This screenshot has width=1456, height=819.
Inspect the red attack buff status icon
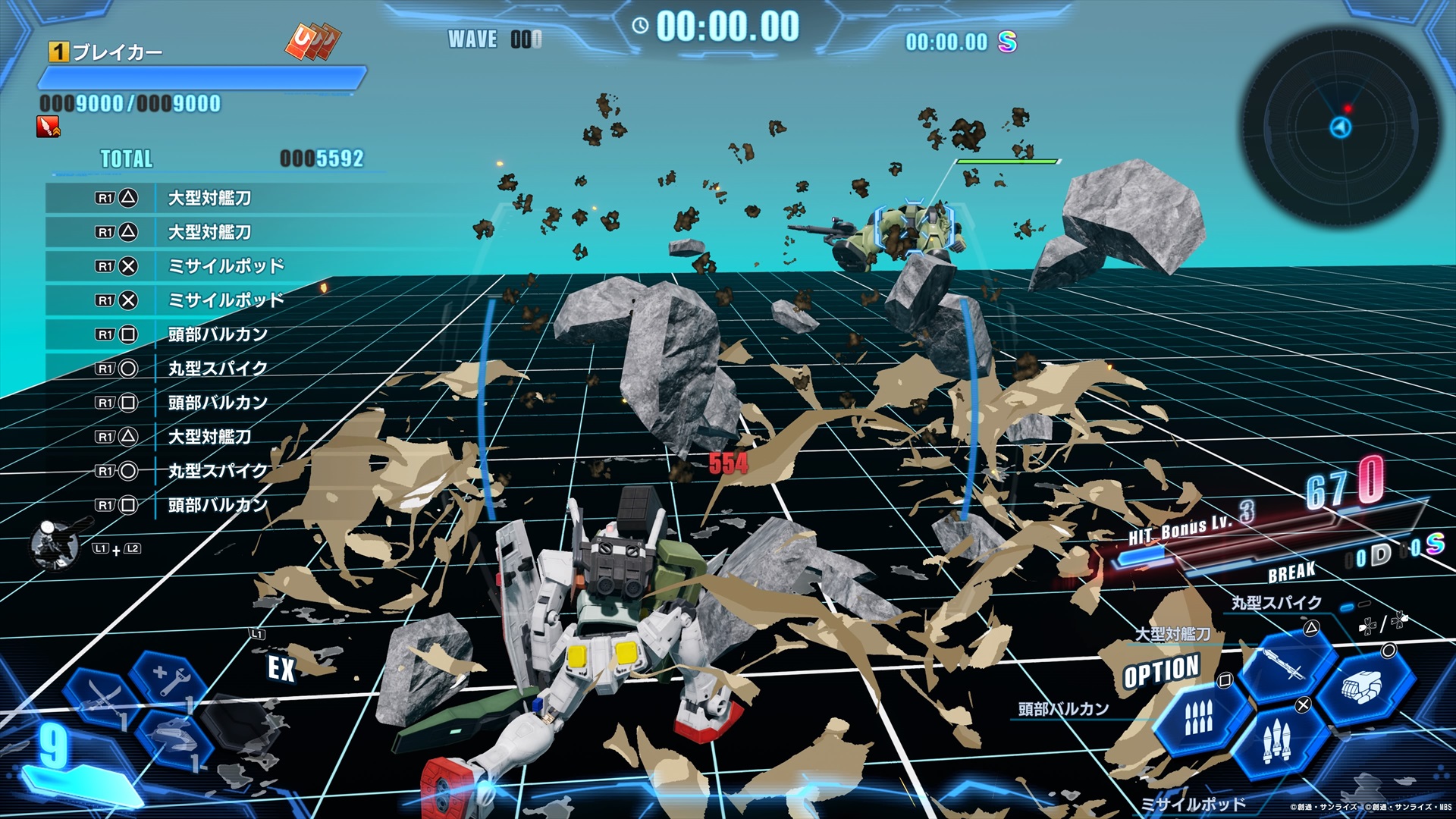(x=48, y=127)
